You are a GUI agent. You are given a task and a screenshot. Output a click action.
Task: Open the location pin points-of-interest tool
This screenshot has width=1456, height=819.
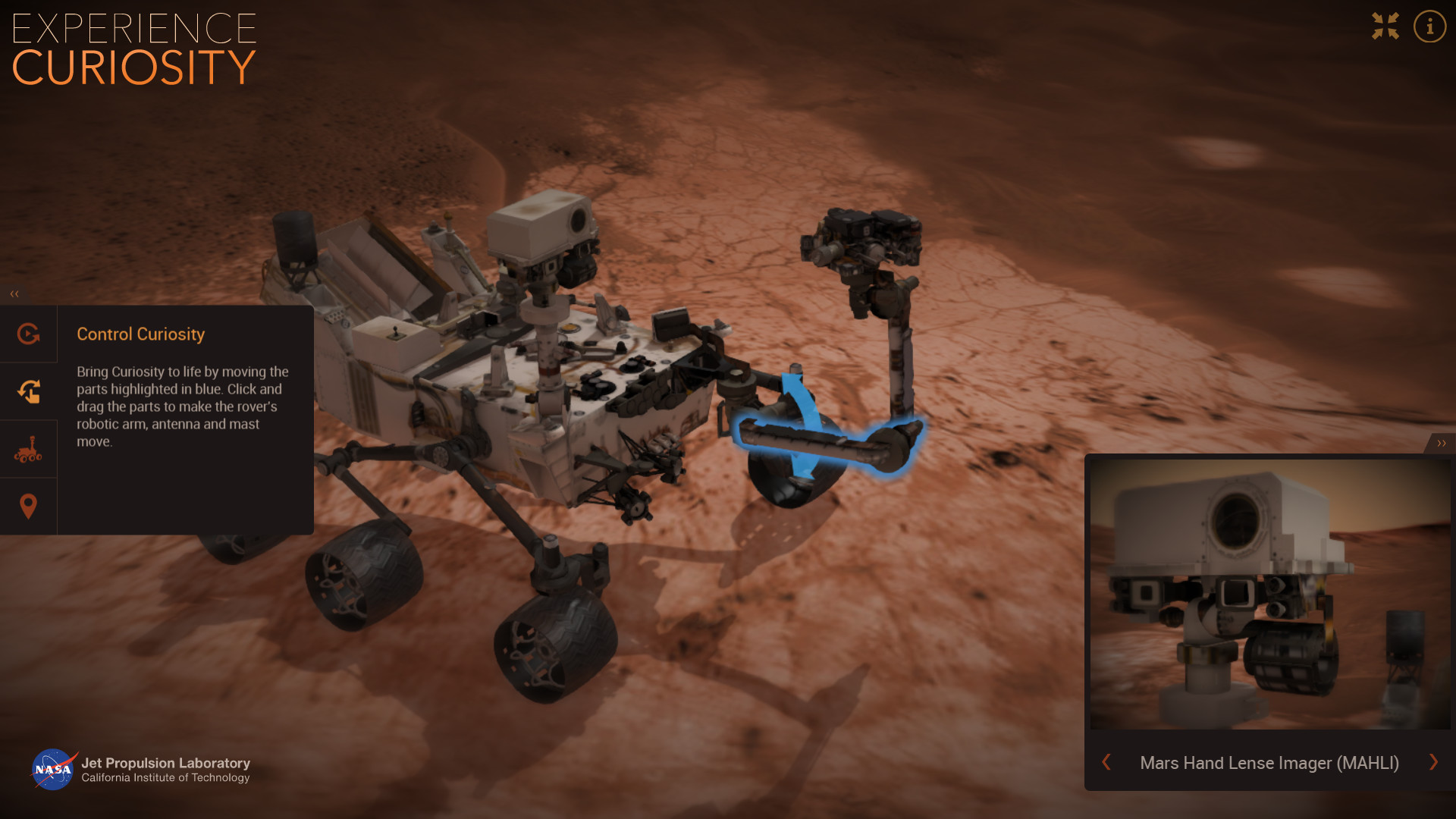(x=29, y=505)
